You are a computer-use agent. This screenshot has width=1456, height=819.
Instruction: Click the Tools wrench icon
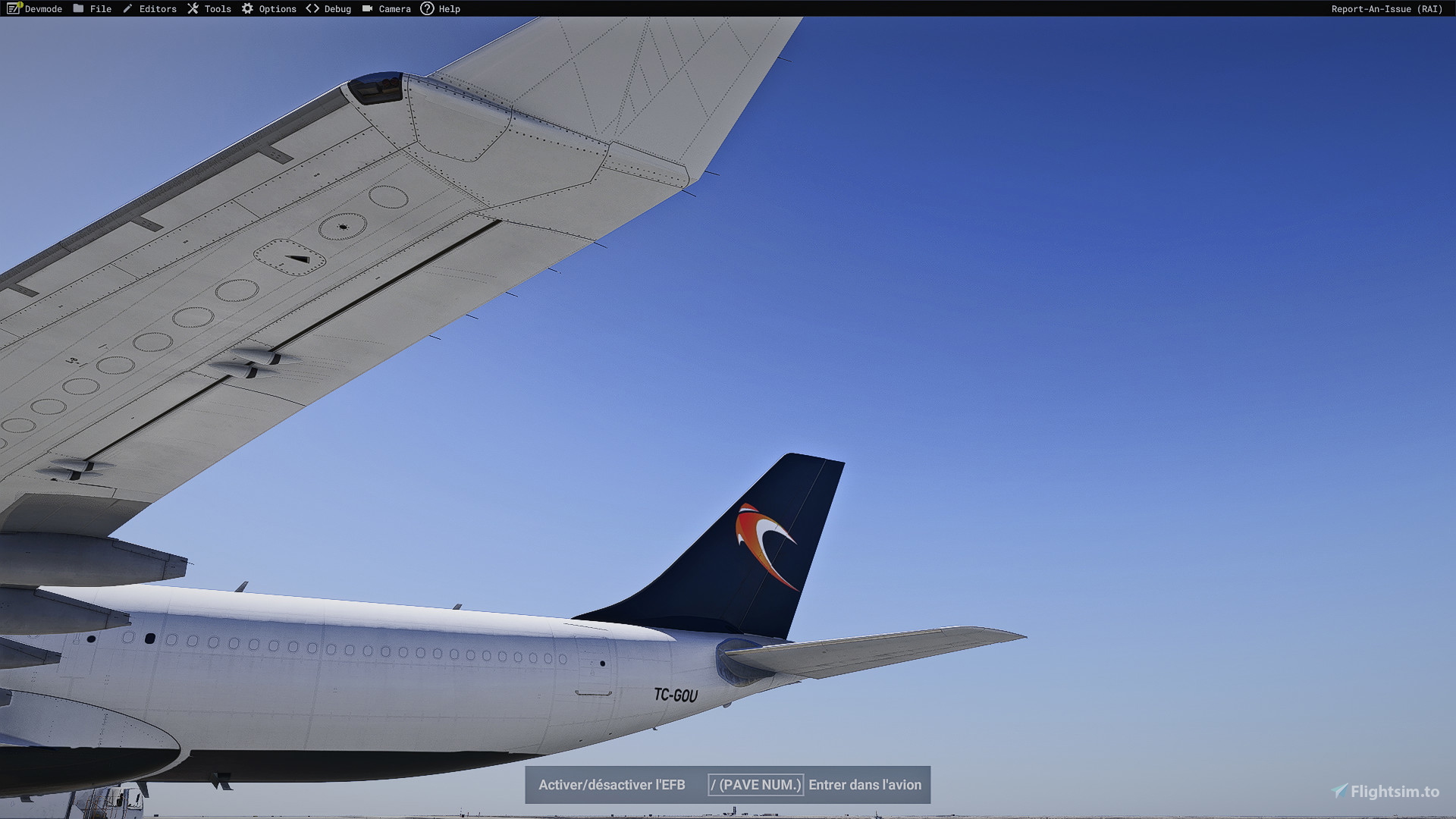(x=193, y=8)
